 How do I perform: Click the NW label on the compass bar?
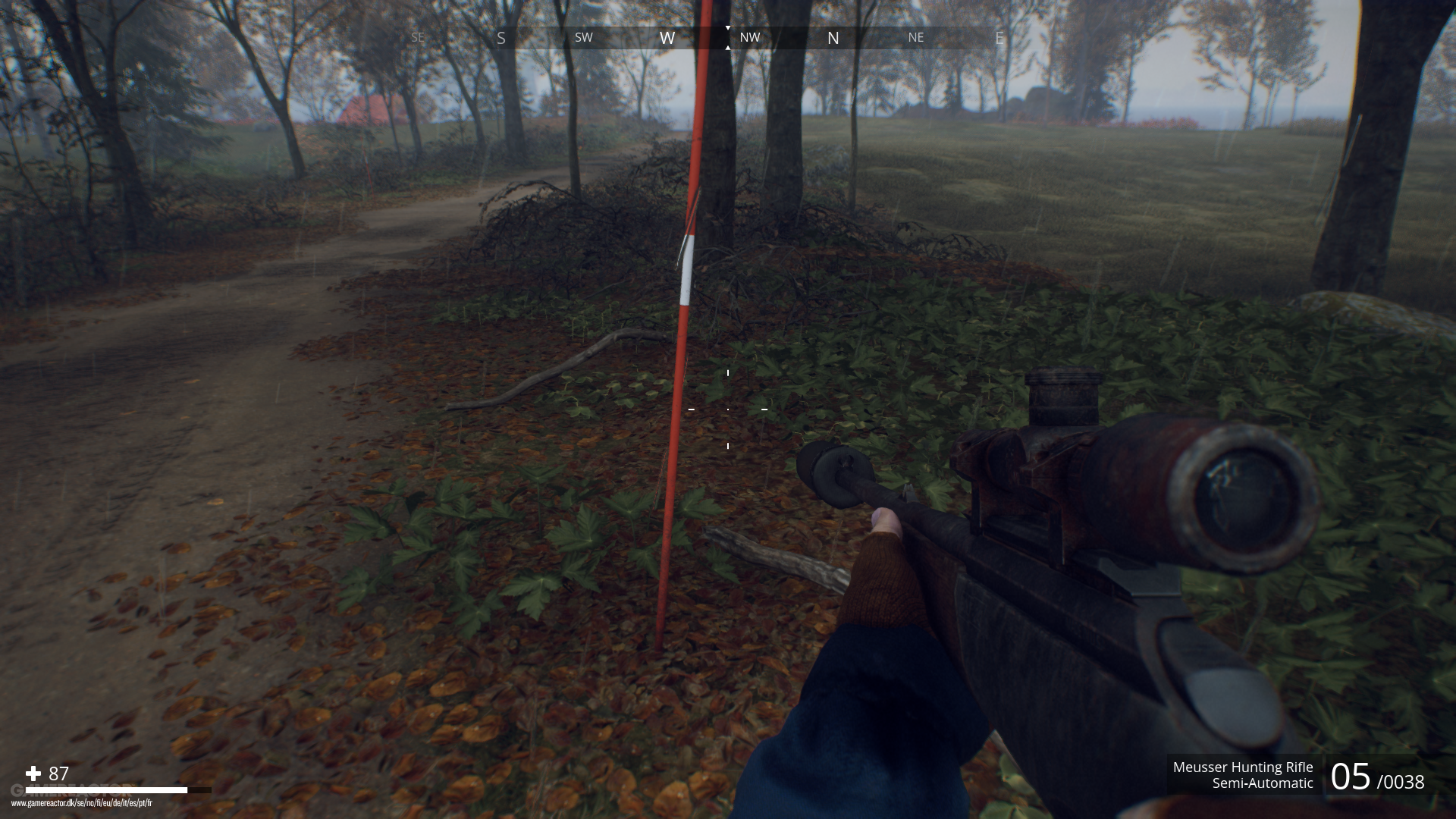(x=751, y=36)
